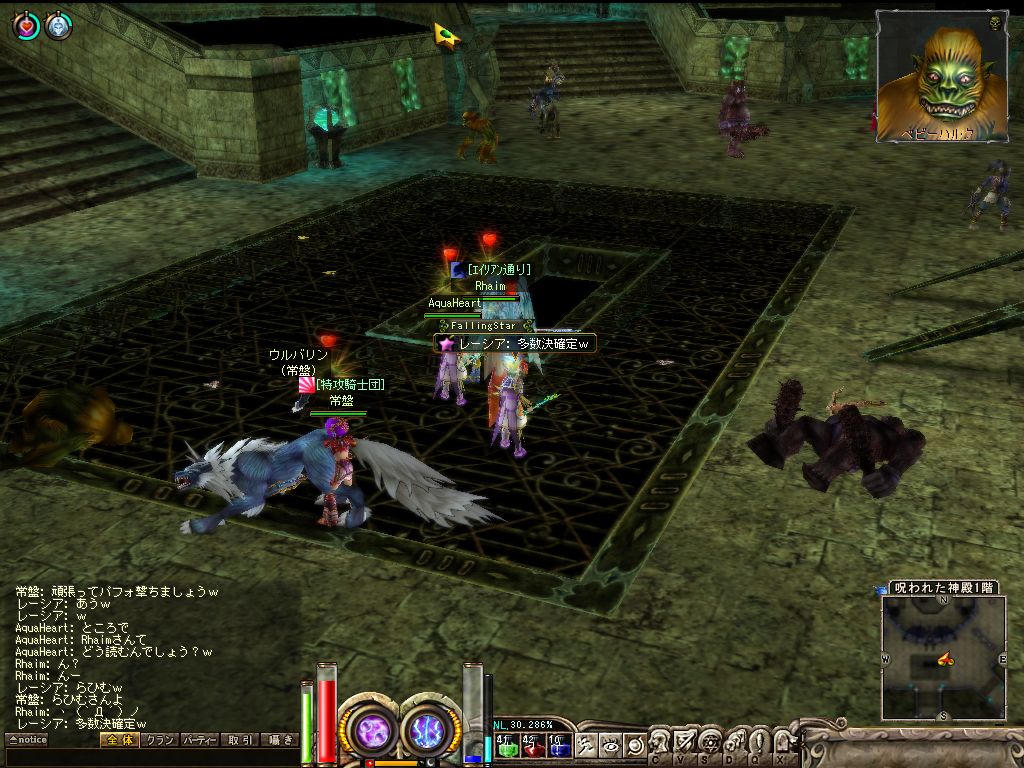Open the exclamation mark quest menu (Q)

(758, 742)
